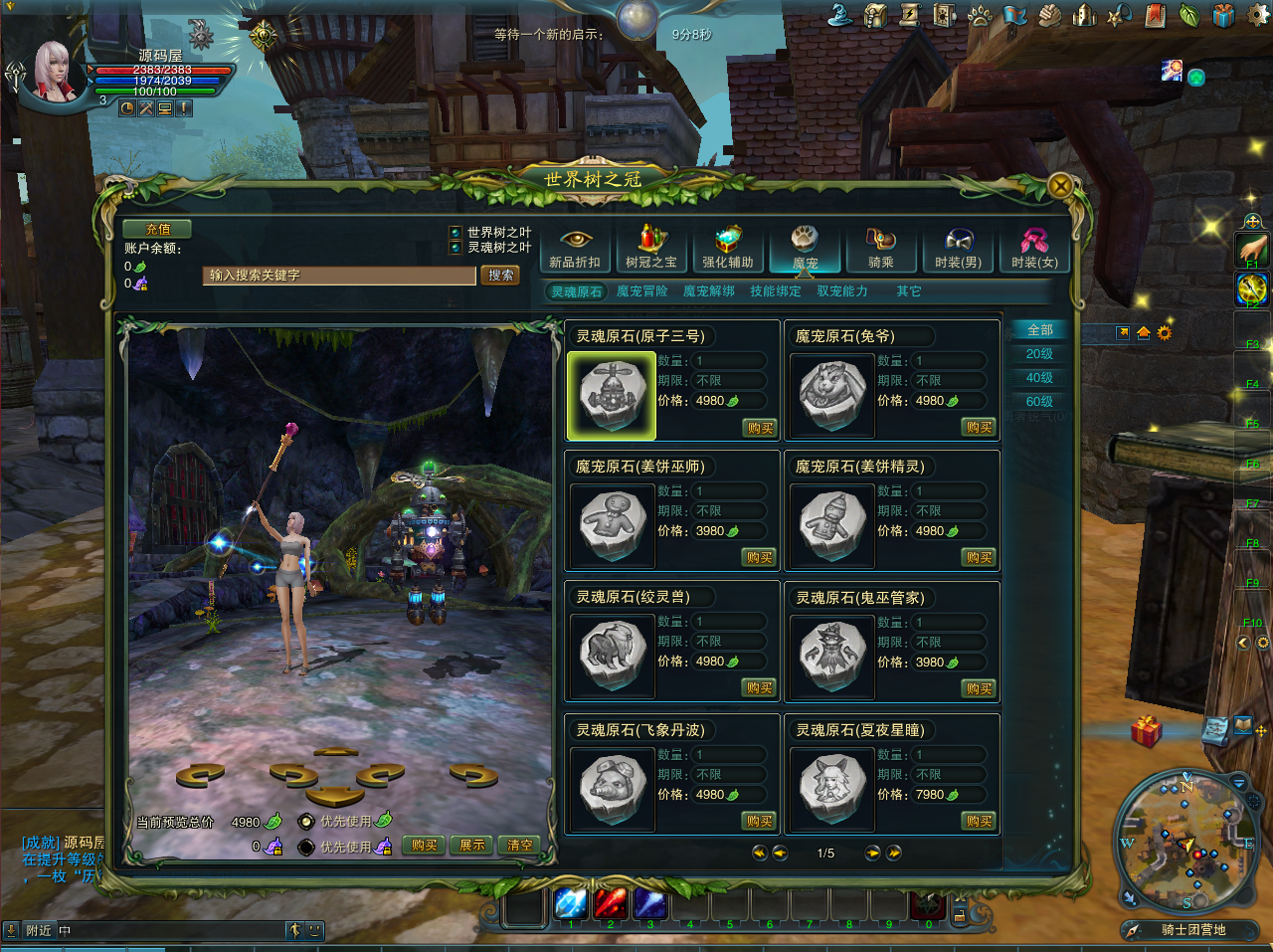1273x952 pixels.
Task: Select the 灵魂原石(原子三号) item thumbnail
Action: coord(611,396)
